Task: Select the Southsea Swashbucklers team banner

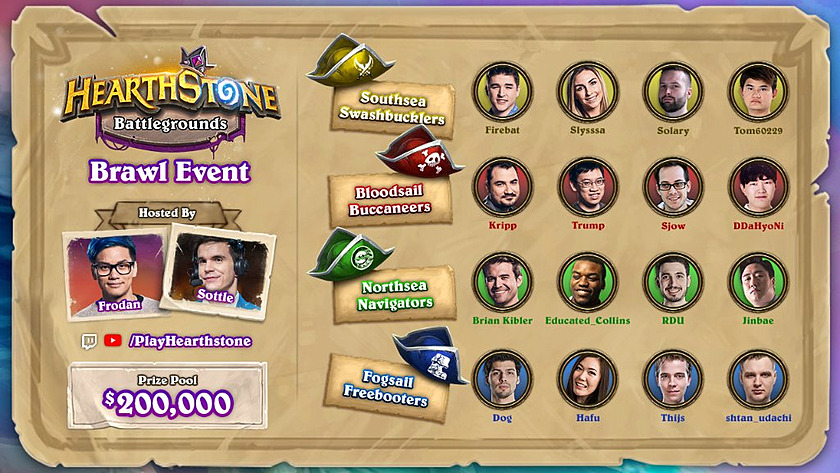Action: pyautogui.click(x=393, y=109)
